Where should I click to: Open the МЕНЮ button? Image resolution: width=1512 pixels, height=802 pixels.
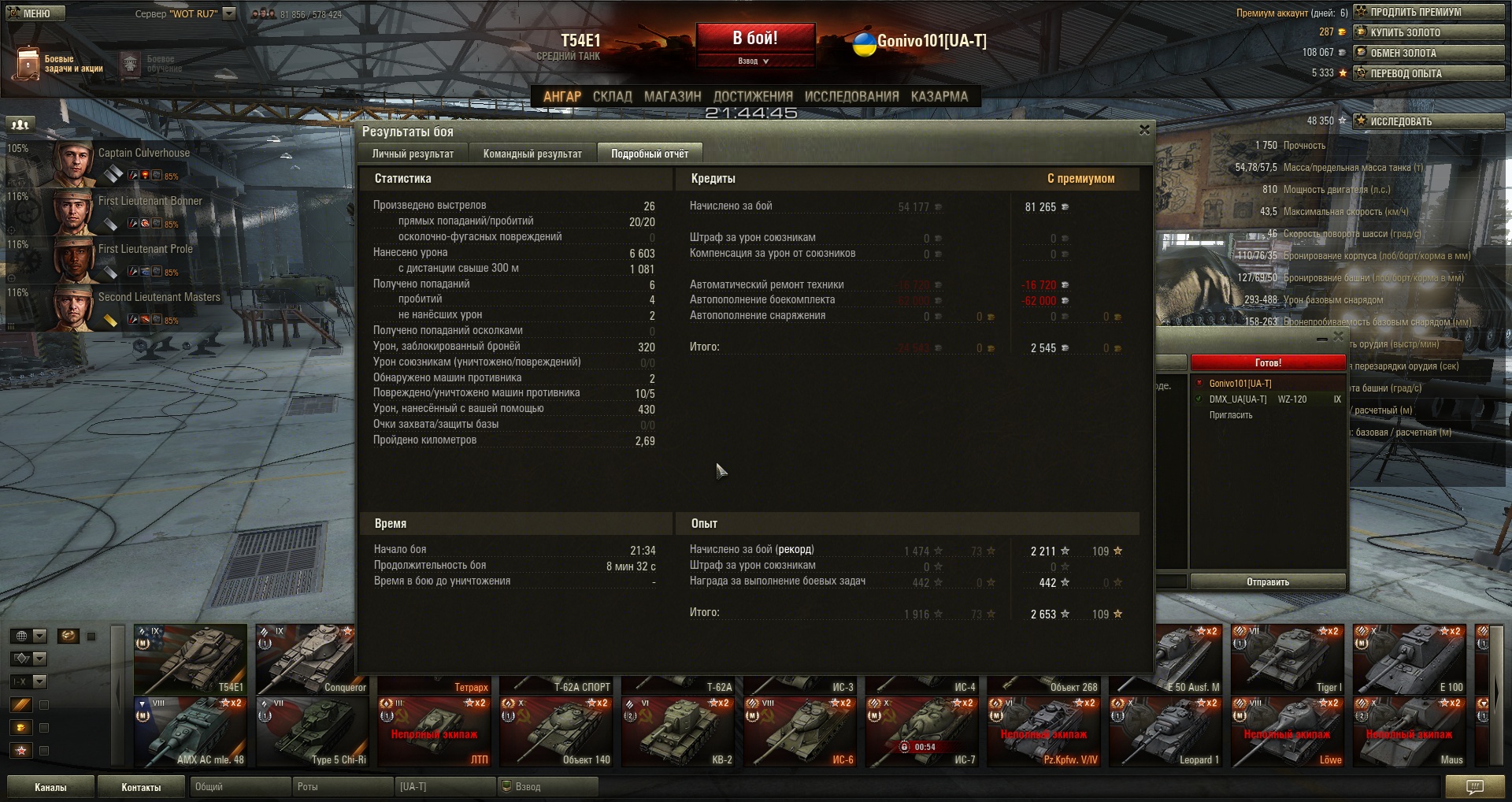(x=35, y=13)
